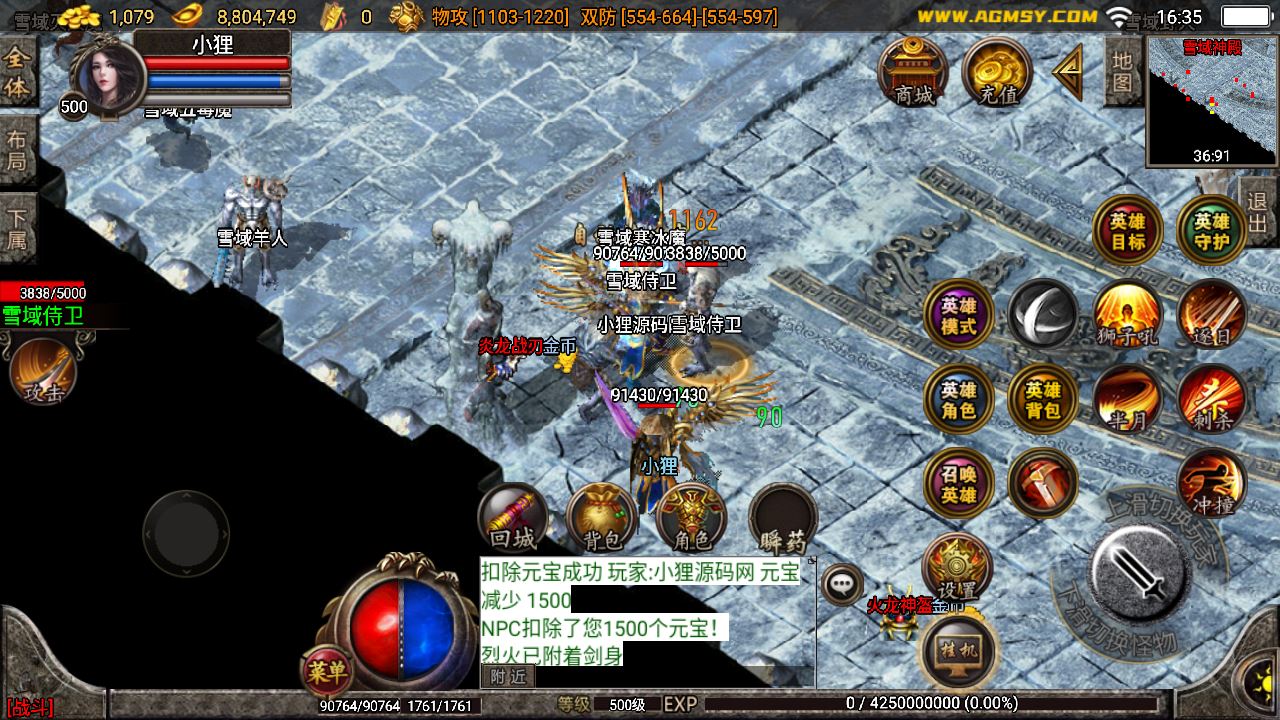Screen dimensions: 1280x720
Task: Open the 背包 (Backpack) at the bottom
Action: tap(600, 520)
